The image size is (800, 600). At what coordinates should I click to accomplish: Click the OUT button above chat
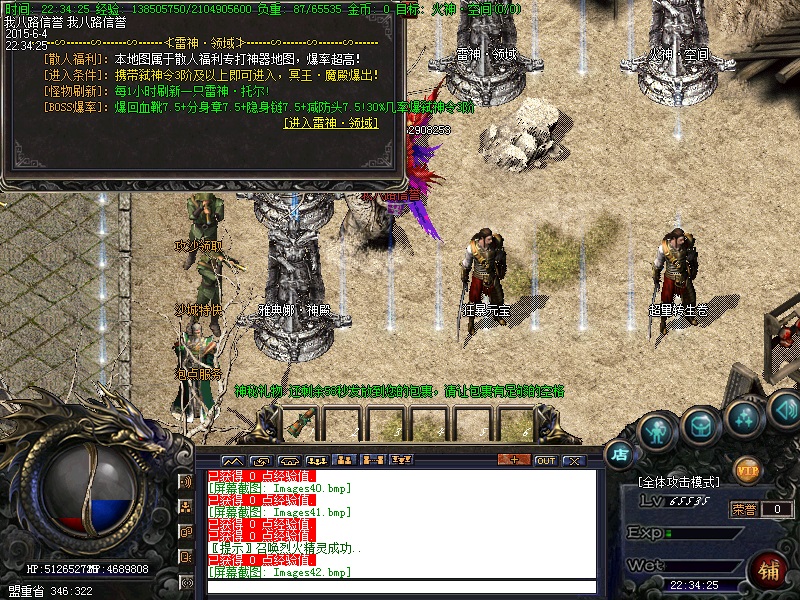click(545, 460)
